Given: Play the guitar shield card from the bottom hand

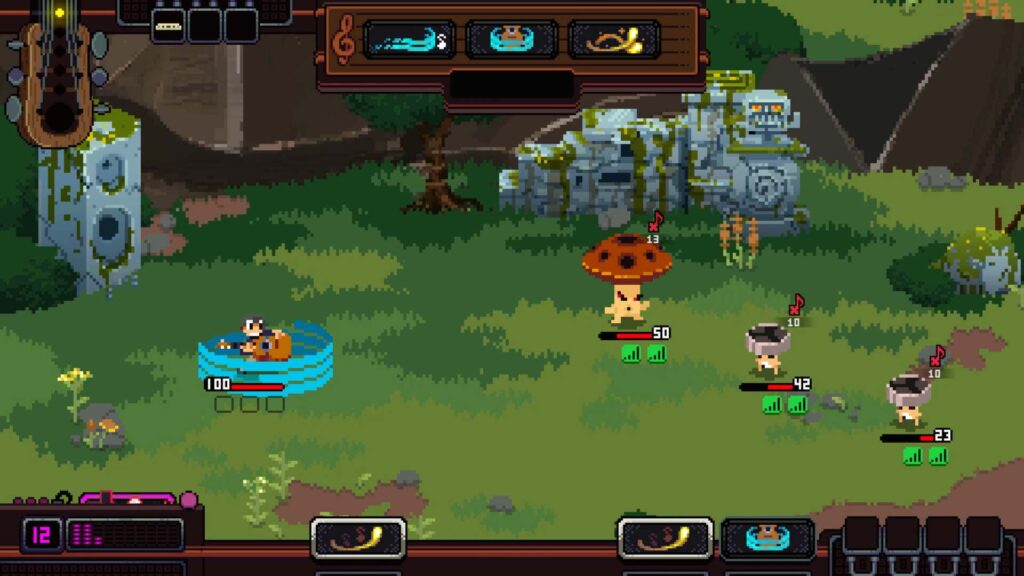Looking at the screenshot, I should (767, 538).
